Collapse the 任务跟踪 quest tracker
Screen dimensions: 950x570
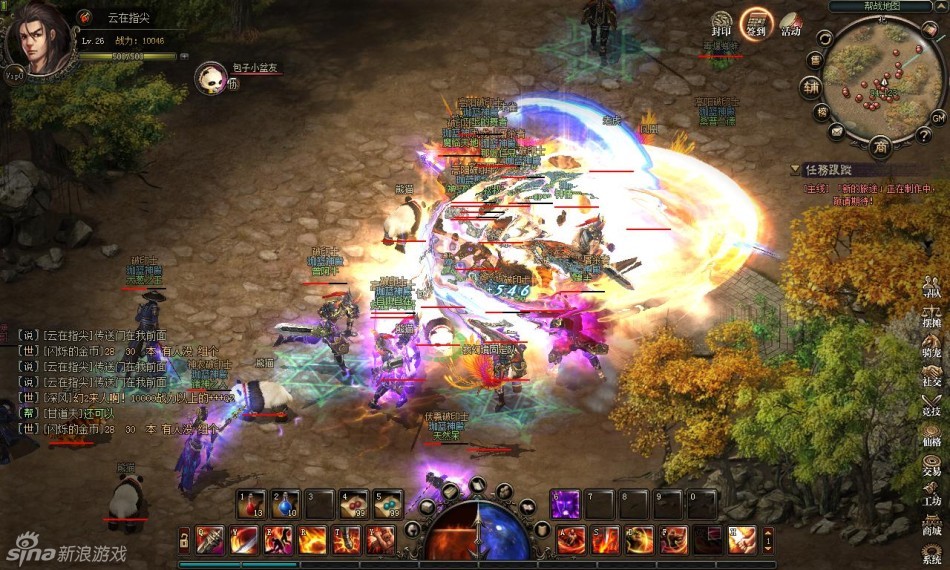[796, 170]
